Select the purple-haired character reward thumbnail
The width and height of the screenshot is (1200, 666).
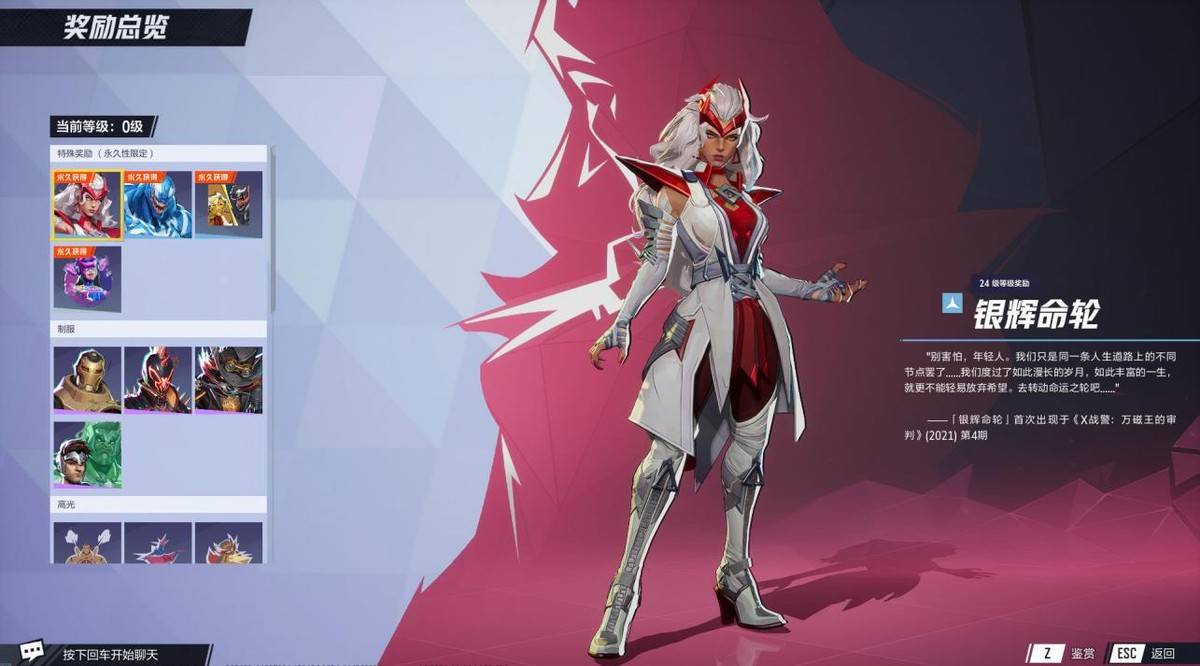pyautogui.click(x=87, y=277)
